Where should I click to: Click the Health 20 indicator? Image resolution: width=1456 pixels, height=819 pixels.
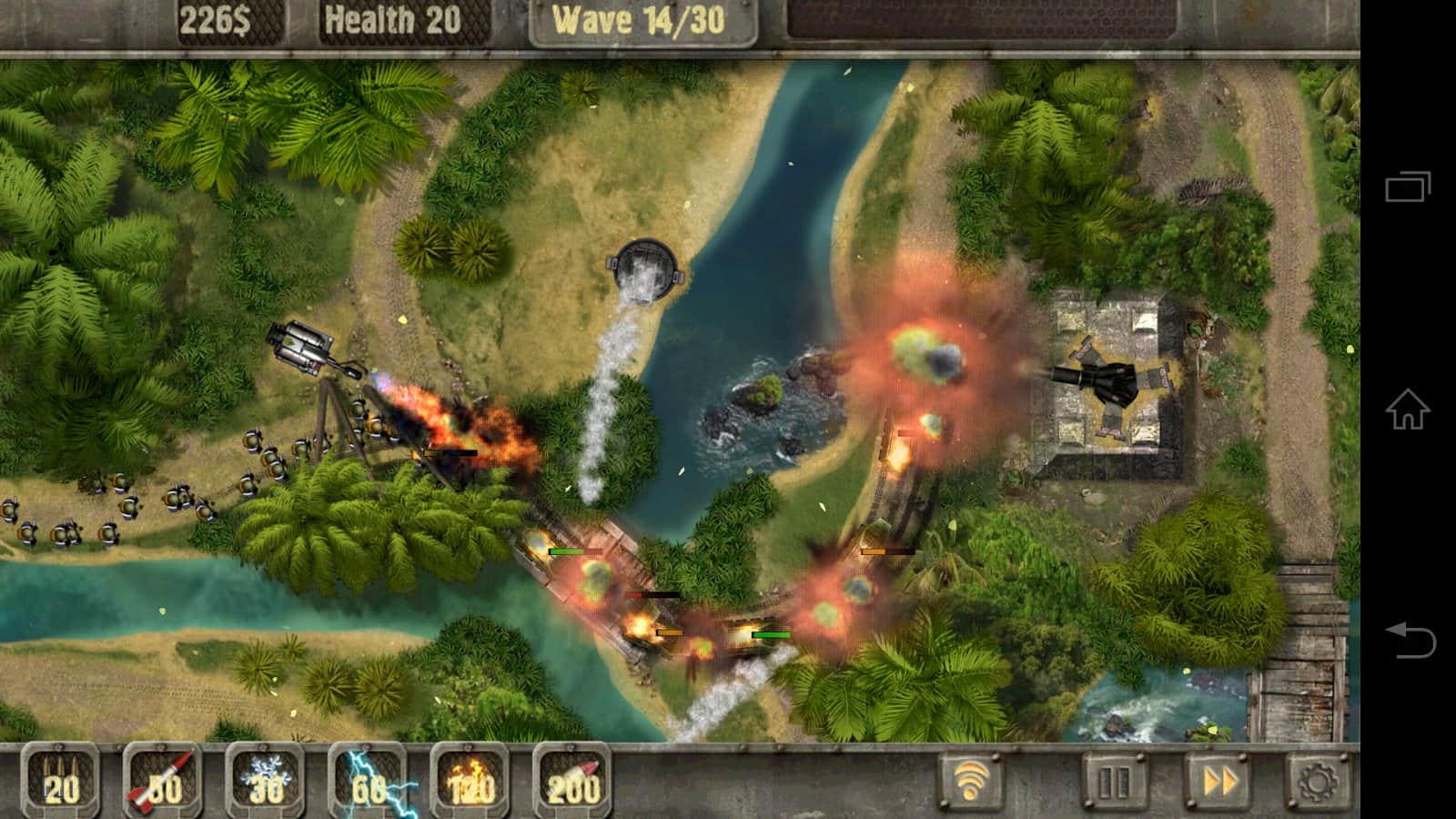click(391, 17)
